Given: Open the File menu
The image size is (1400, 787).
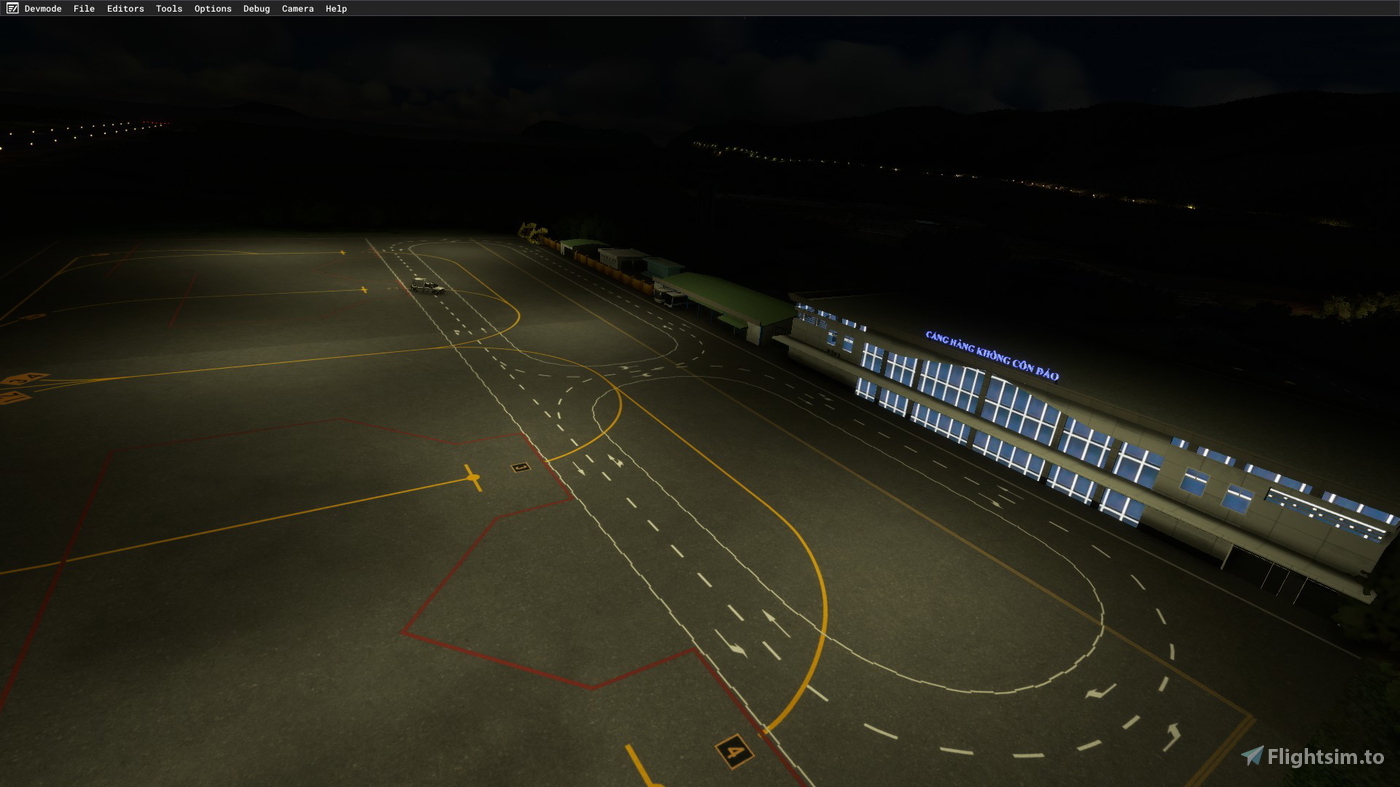Looking at the screenshot, I should [83, 8].
